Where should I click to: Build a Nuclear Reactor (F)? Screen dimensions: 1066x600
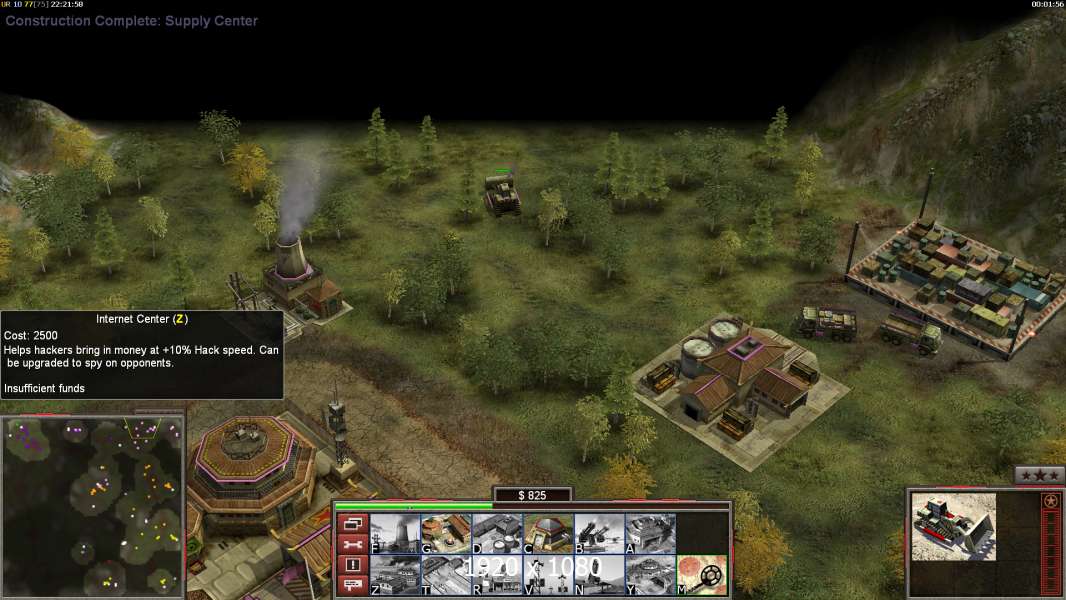click(x=395, y=534)
